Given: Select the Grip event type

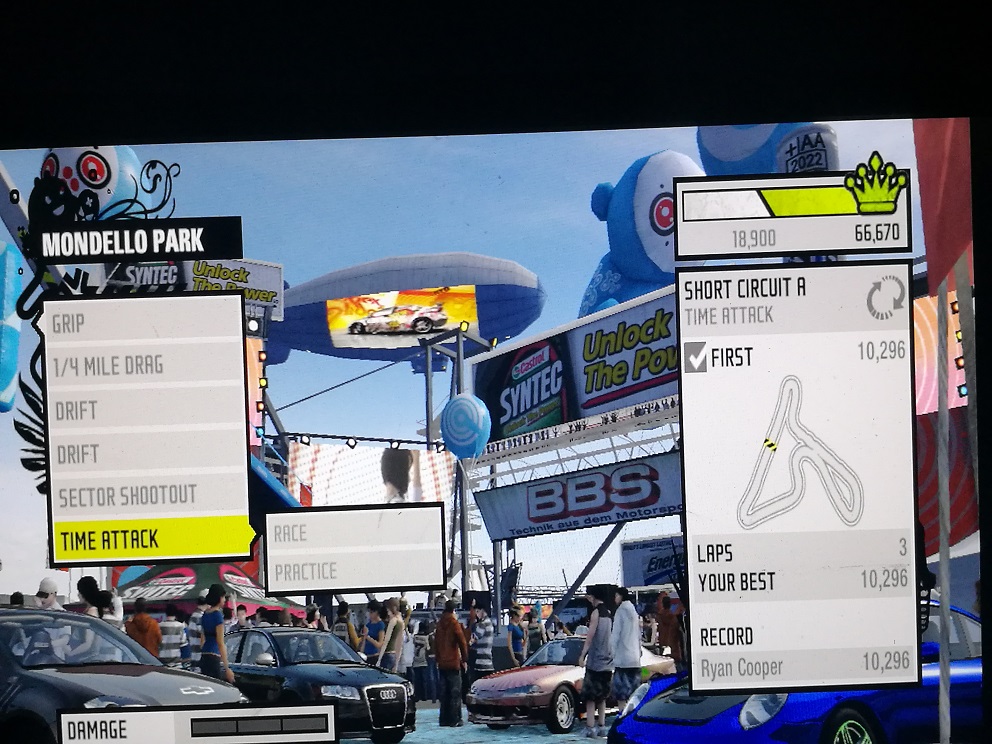Looking at the screenshot, I should (145, 324).
